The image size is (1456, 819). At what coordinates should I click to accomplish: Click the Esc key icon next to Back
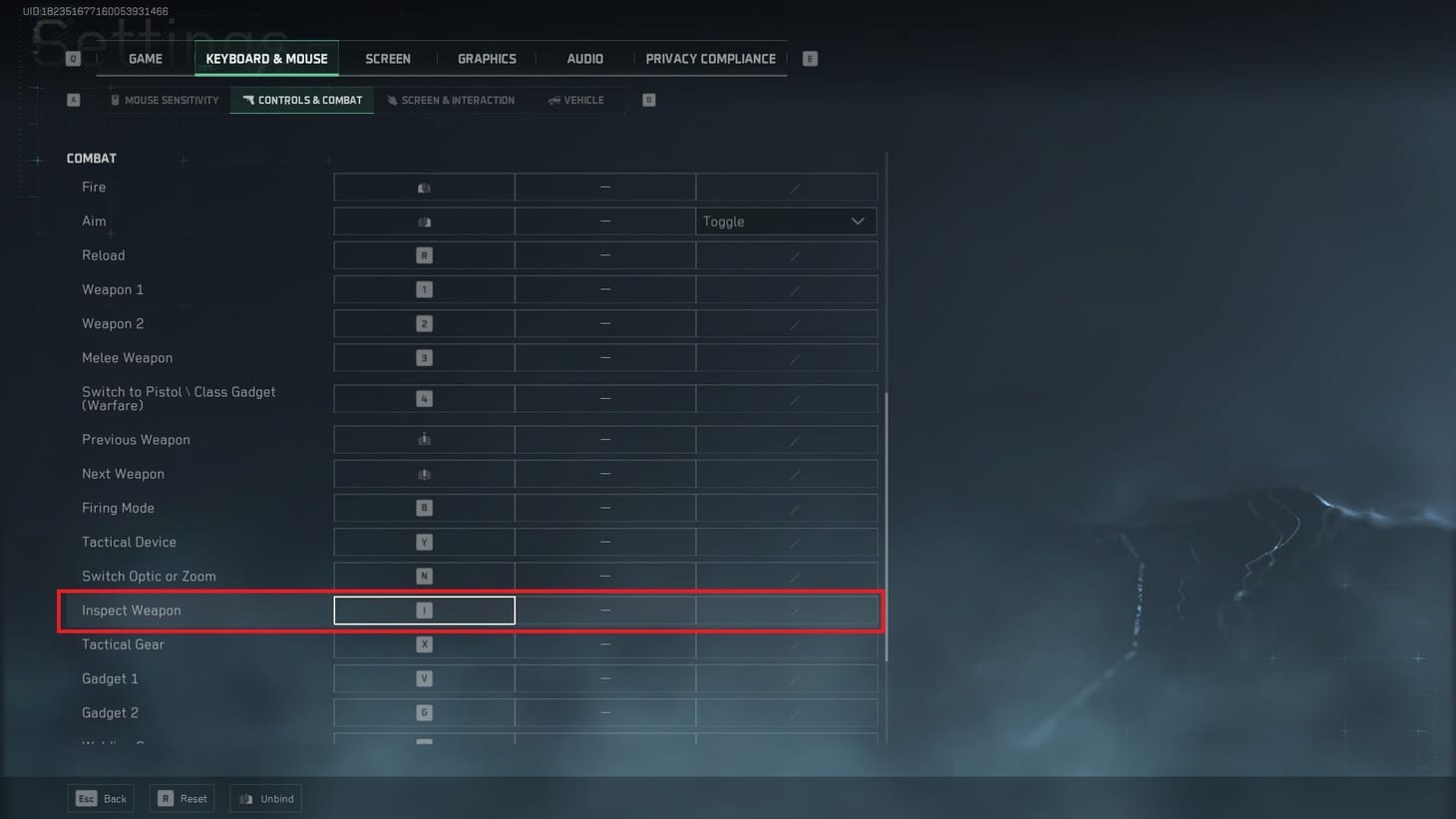(x=85, y=798)
